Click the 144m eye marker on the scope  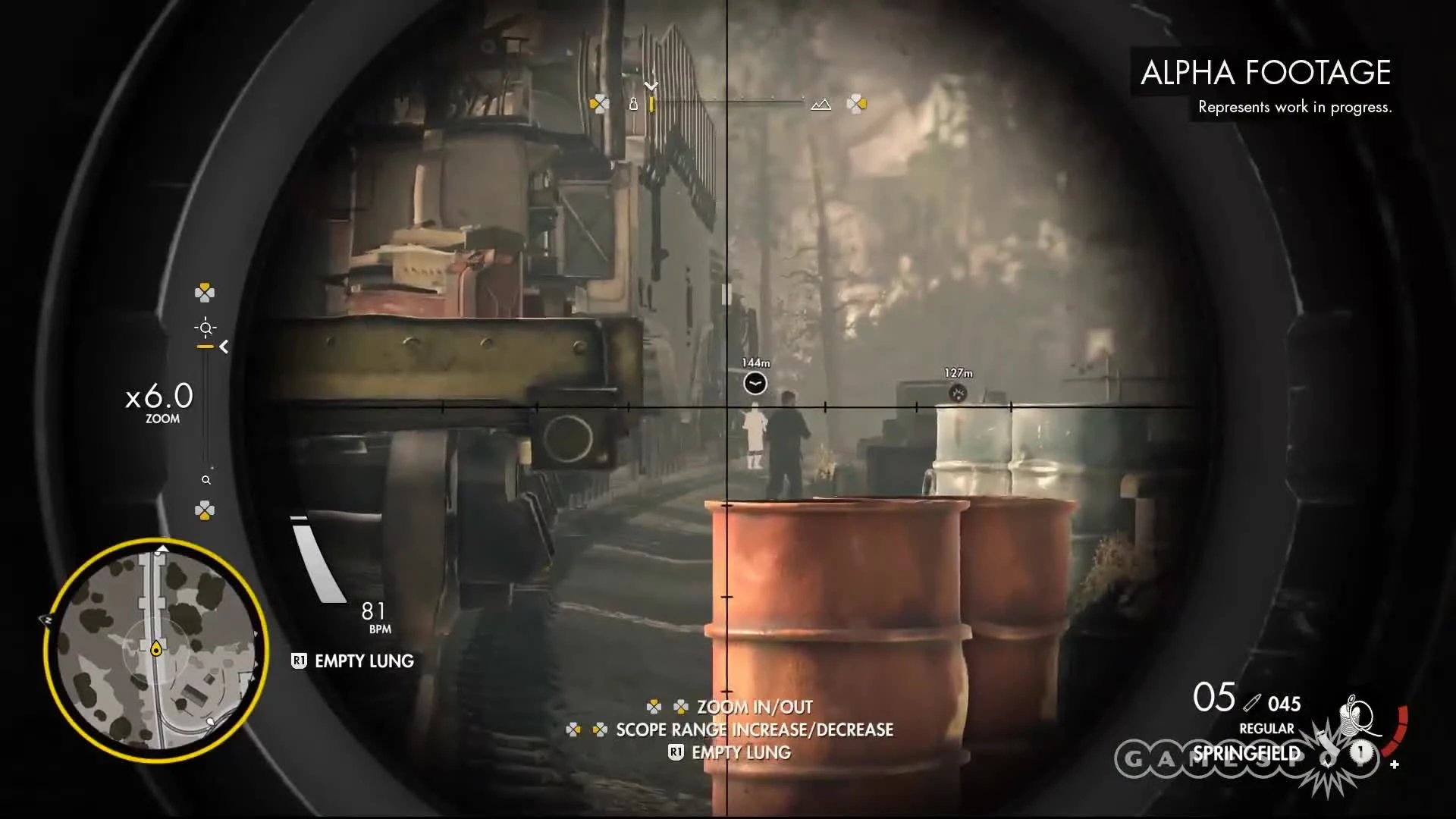tap(755, 384)
